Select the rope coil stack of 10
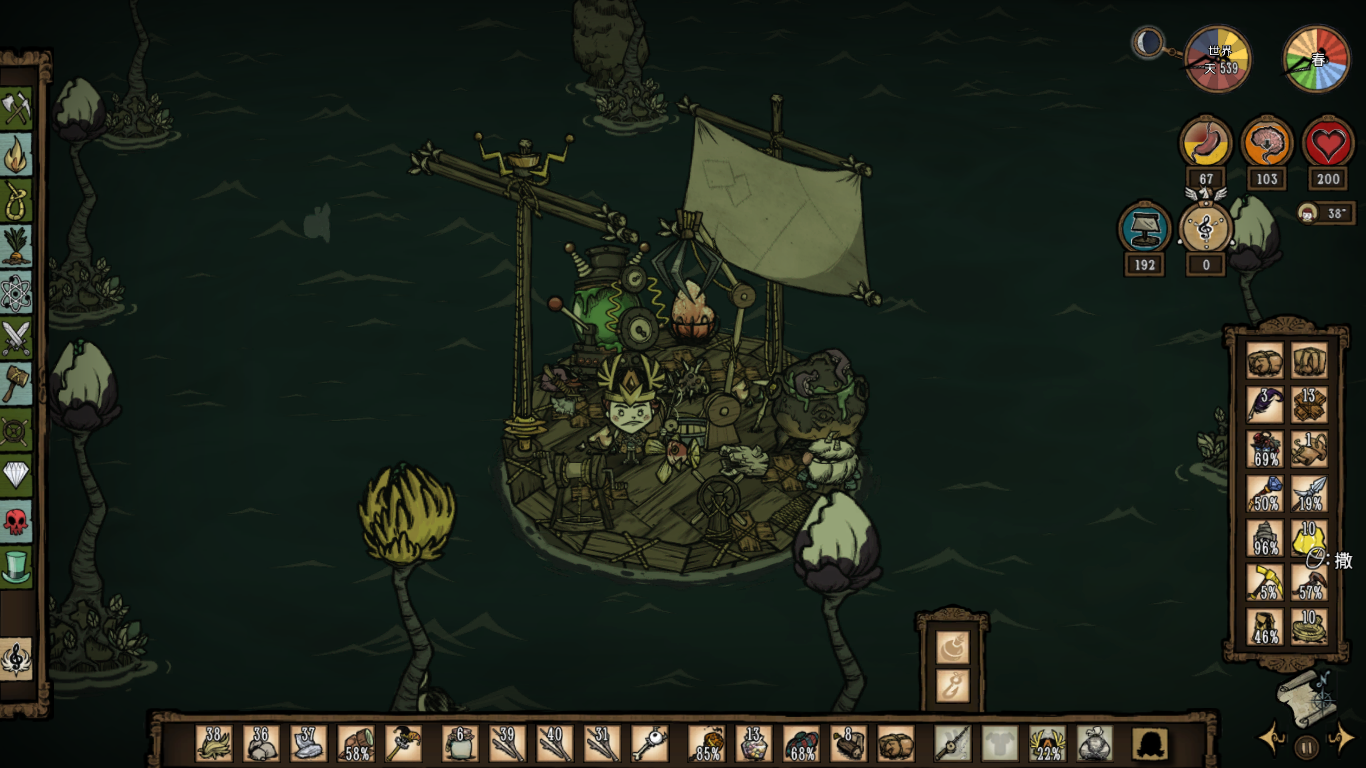The width and height of the screenshot is (1366, 768). pos(1309,627)
